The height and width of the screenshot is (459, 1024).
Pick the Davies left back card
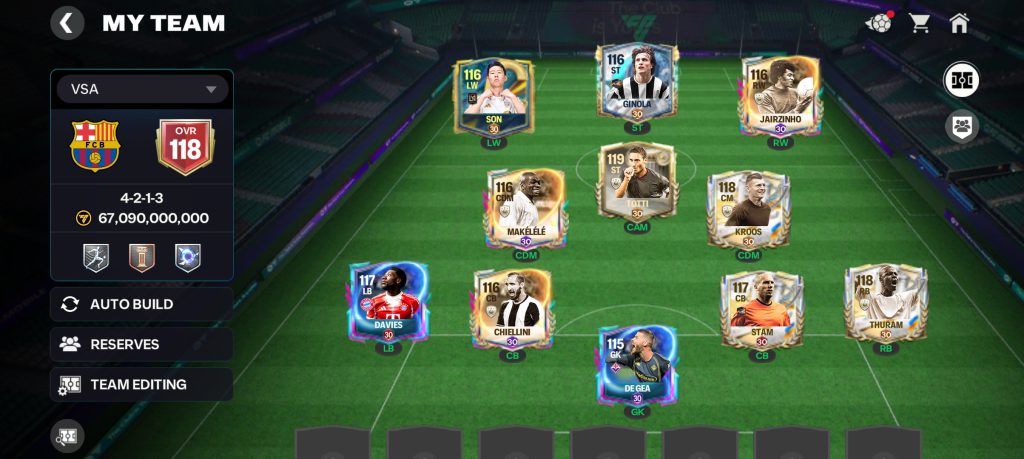(x=388, y=302)
